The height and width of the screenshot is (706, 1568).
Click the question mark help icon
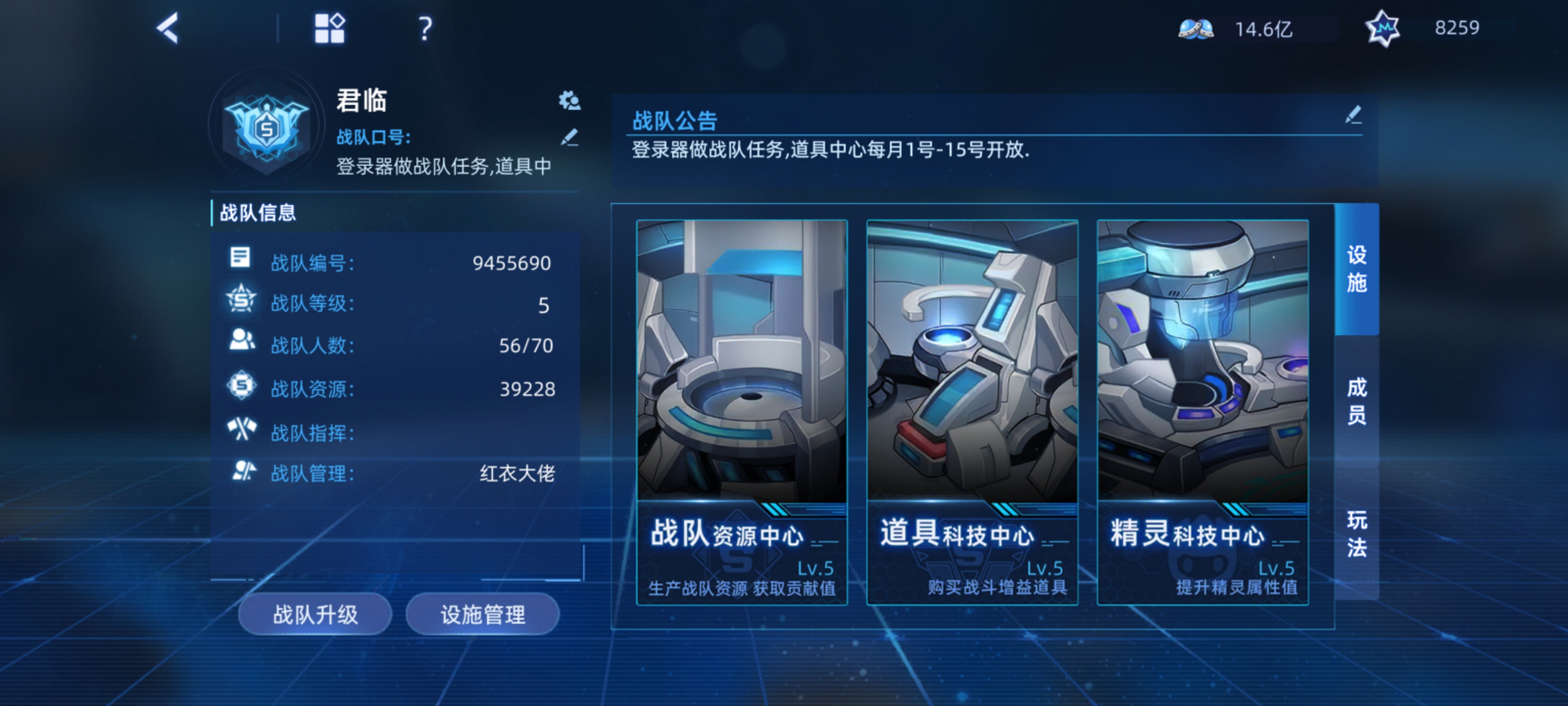(424, 28)
